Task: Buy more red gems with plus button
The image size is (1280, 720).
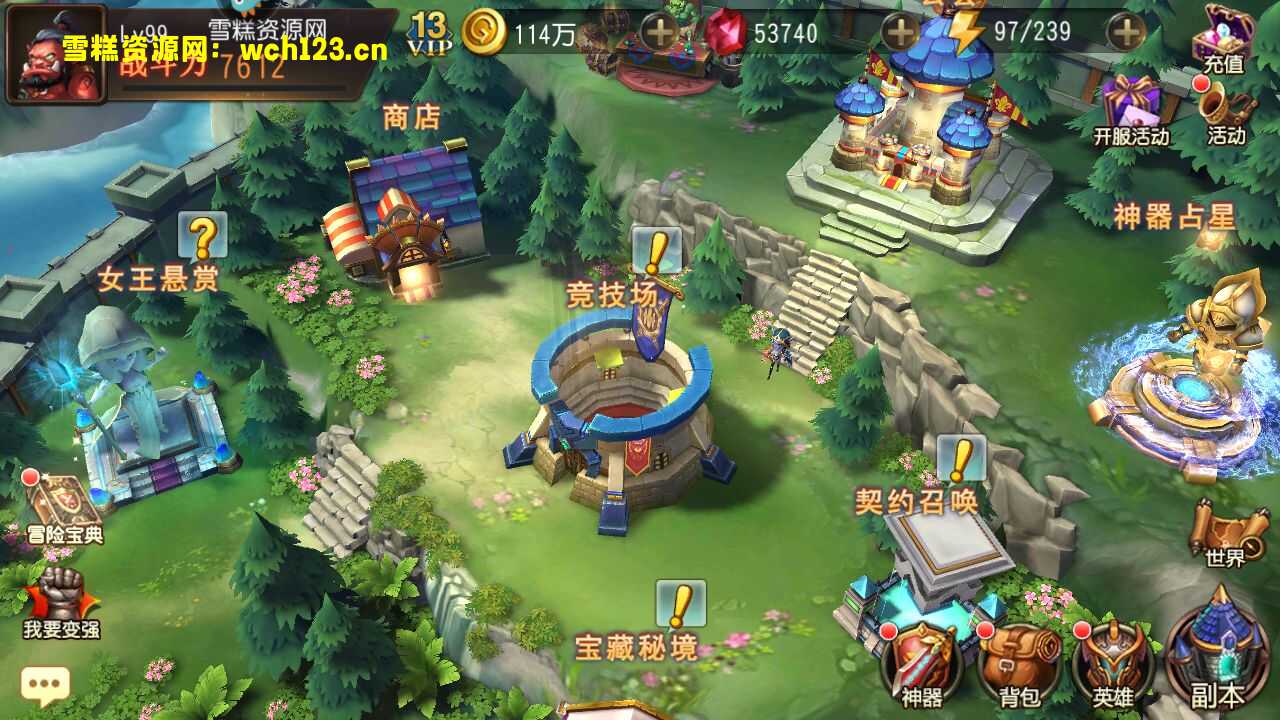Action: pos(900,33)
